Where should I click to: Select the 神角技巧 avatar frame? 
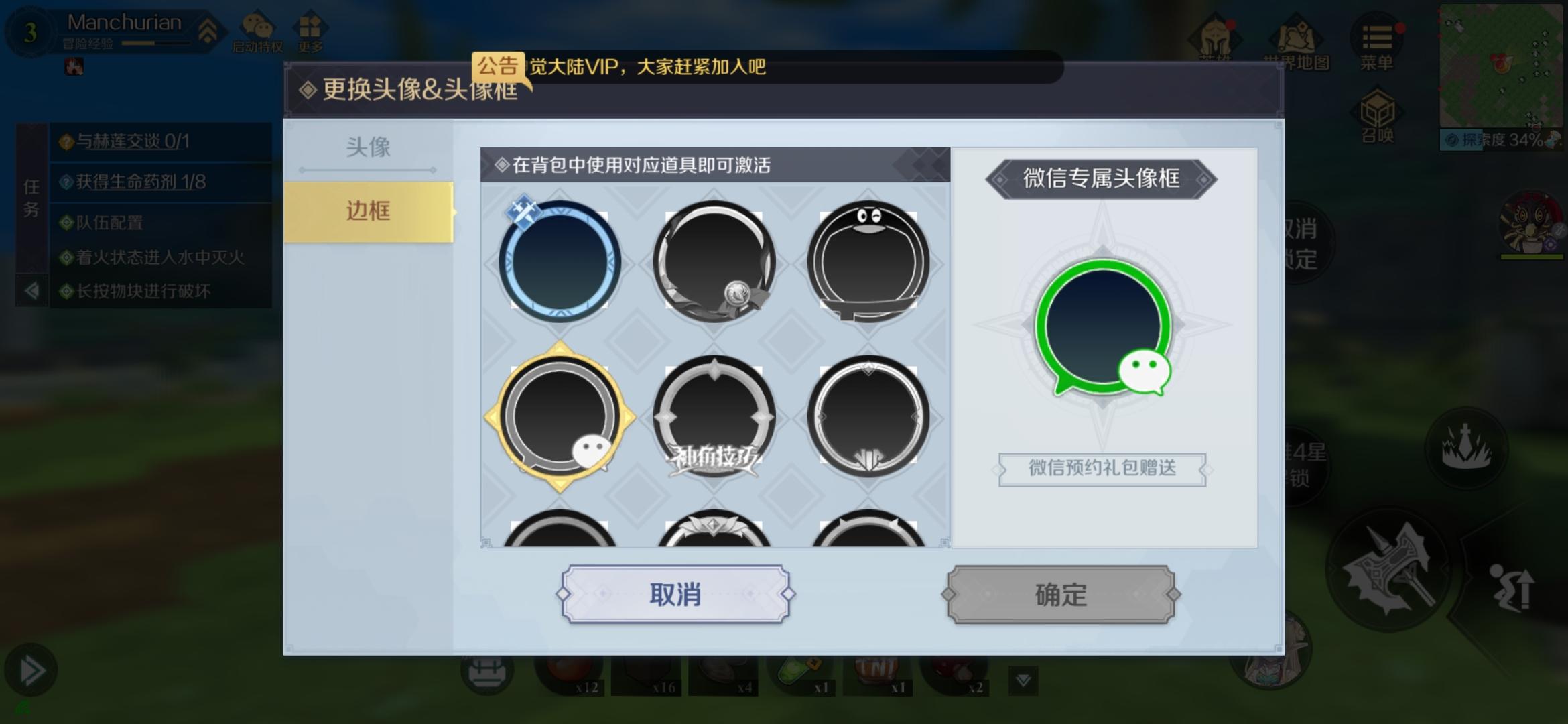click(x=714, y=417)
